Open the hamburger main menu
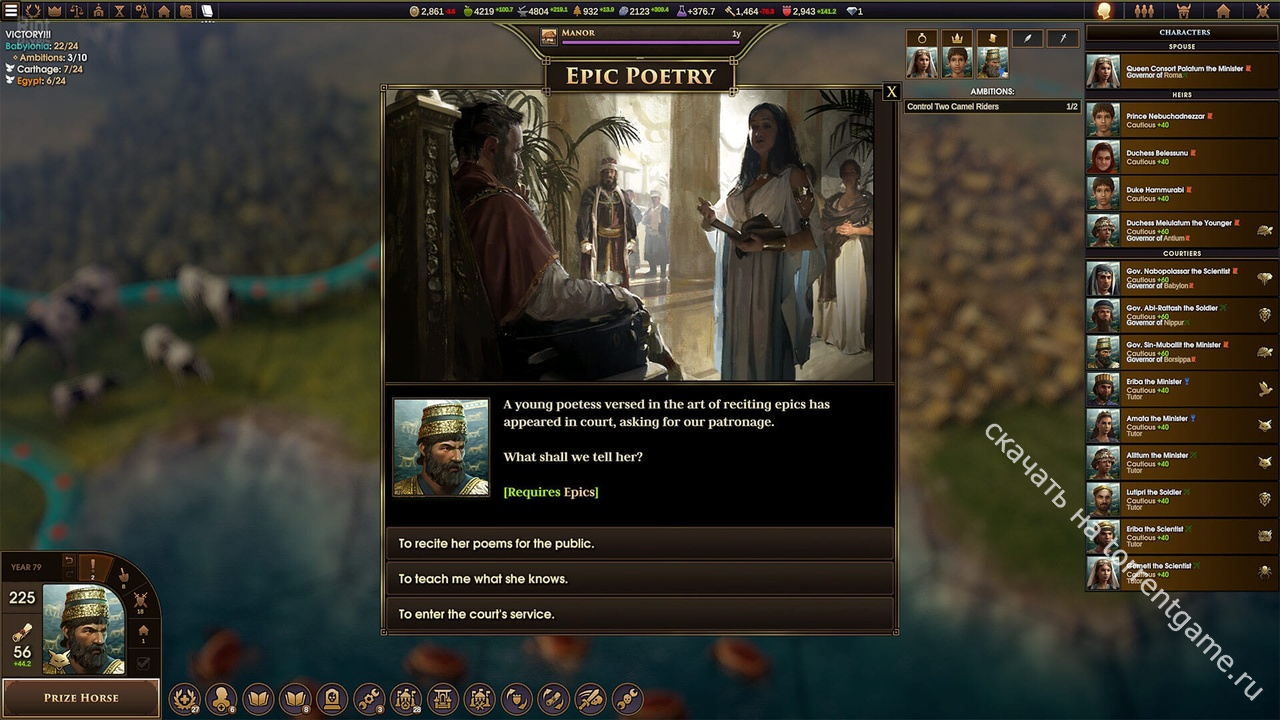The height and width of the screenshot is (720, 1280). [x=11, y=11]
